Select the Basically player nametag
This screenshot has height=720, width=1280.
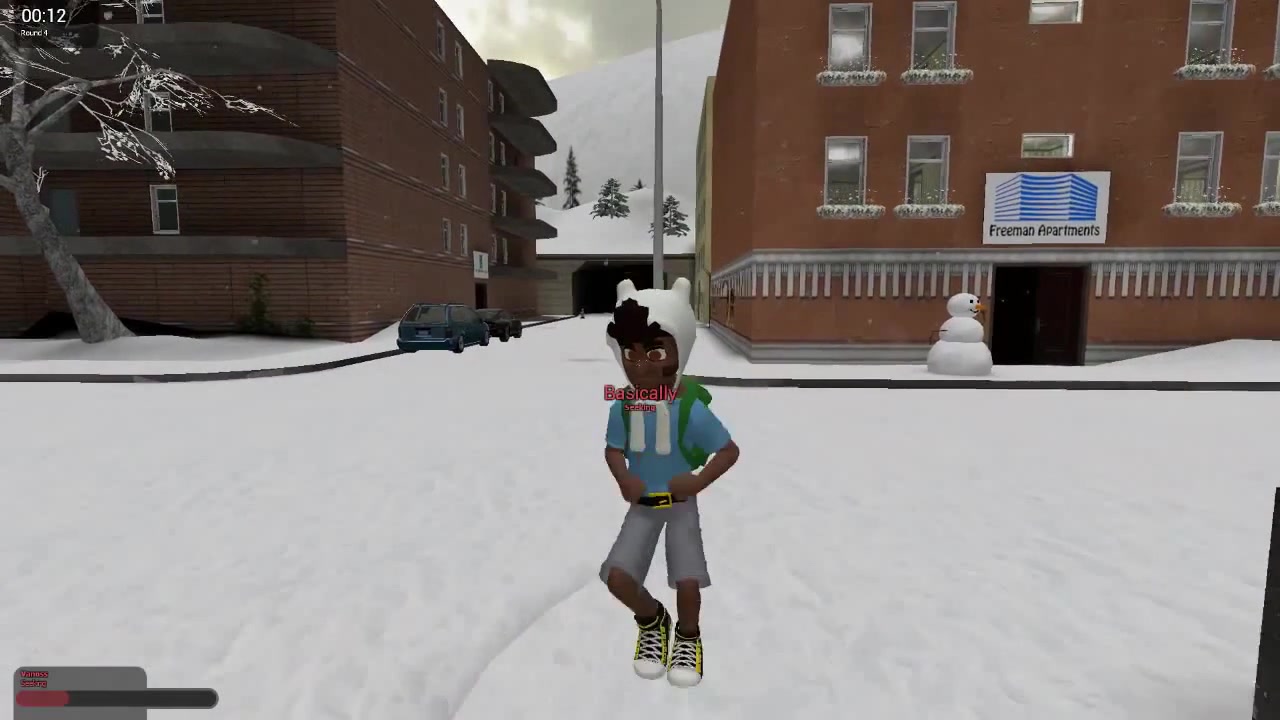639,393
